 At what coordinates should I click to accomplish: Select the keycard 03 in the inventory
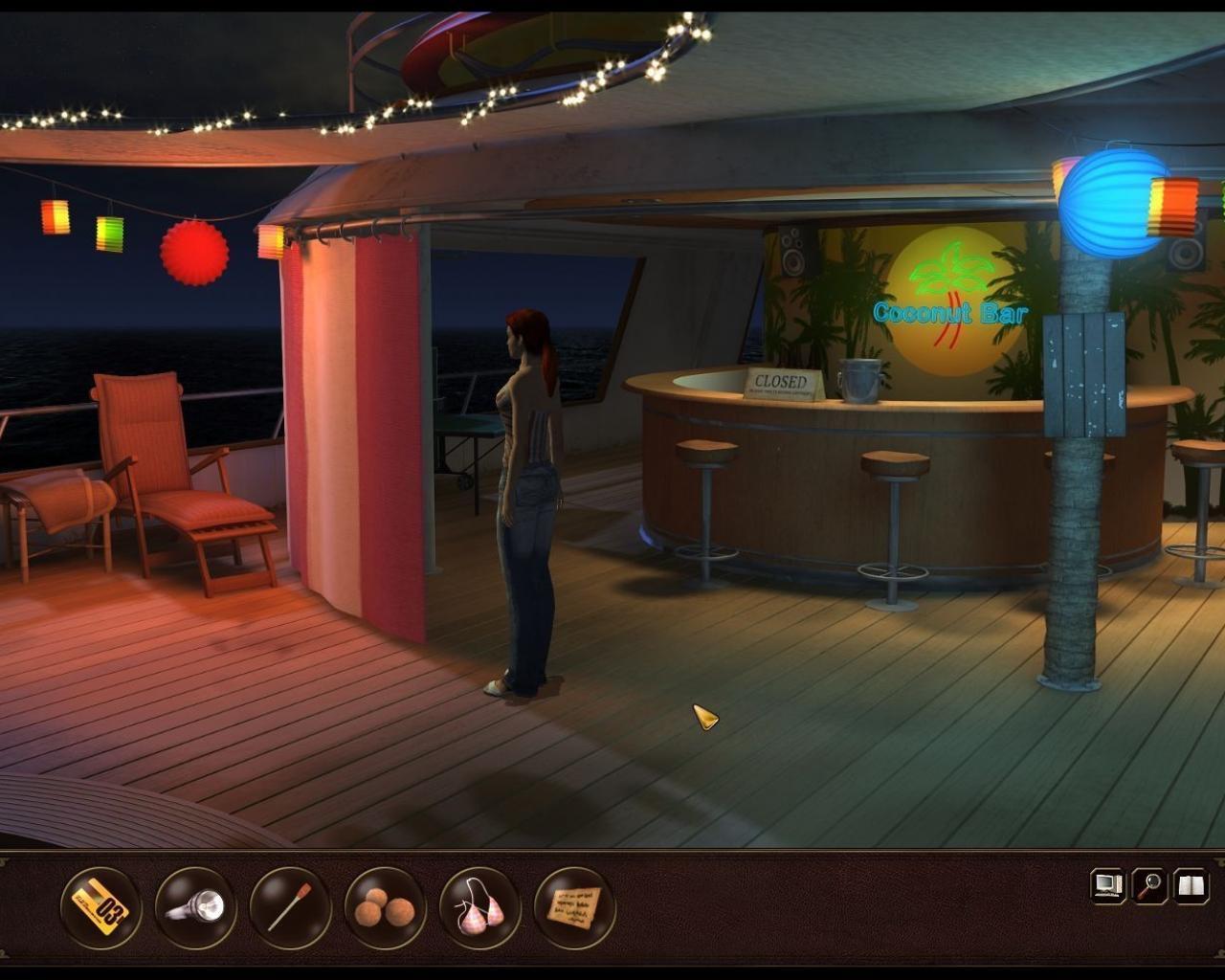click(99, 909)
